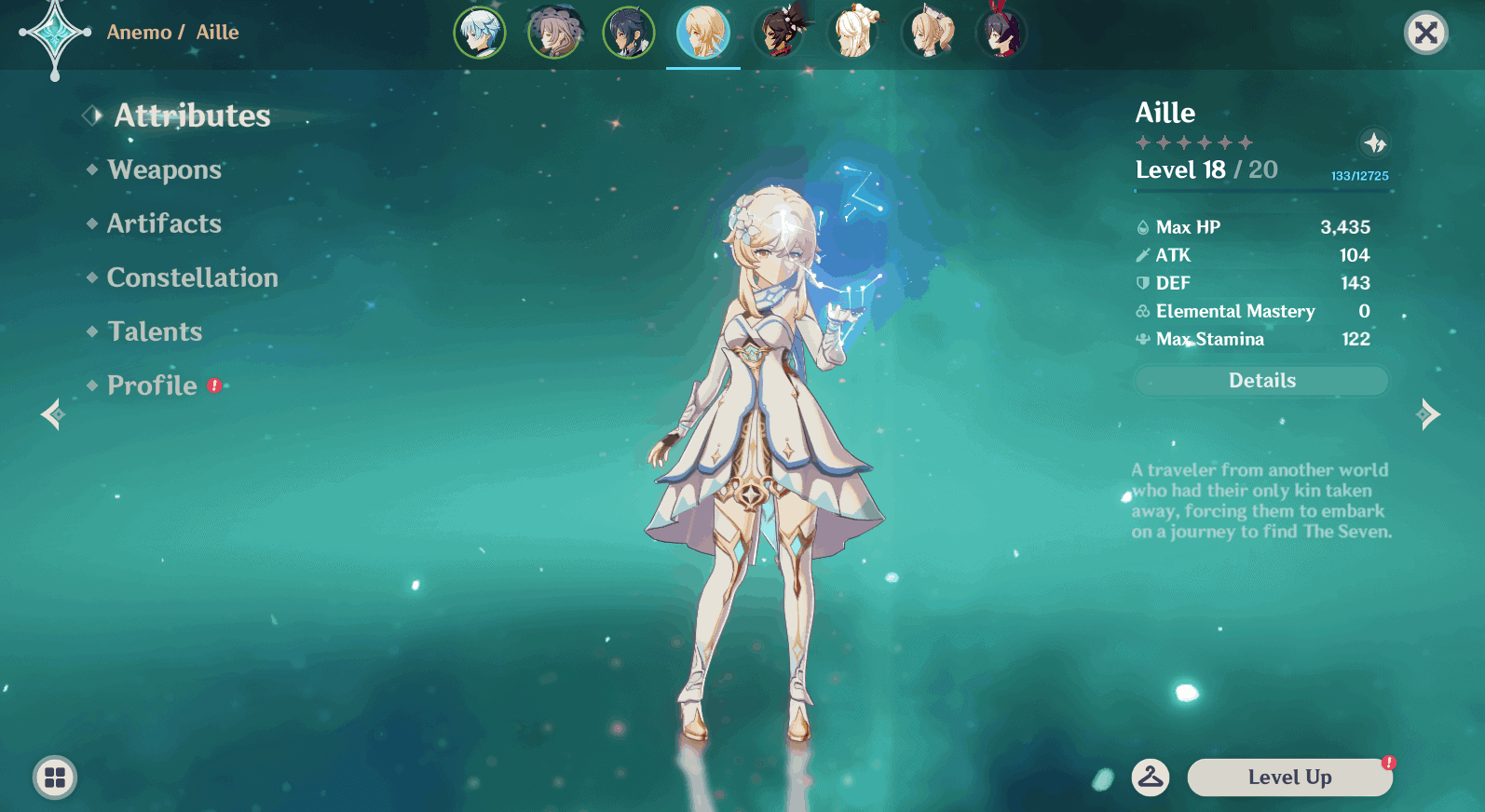Open the outfit hanger icon

pos(1151,777)
